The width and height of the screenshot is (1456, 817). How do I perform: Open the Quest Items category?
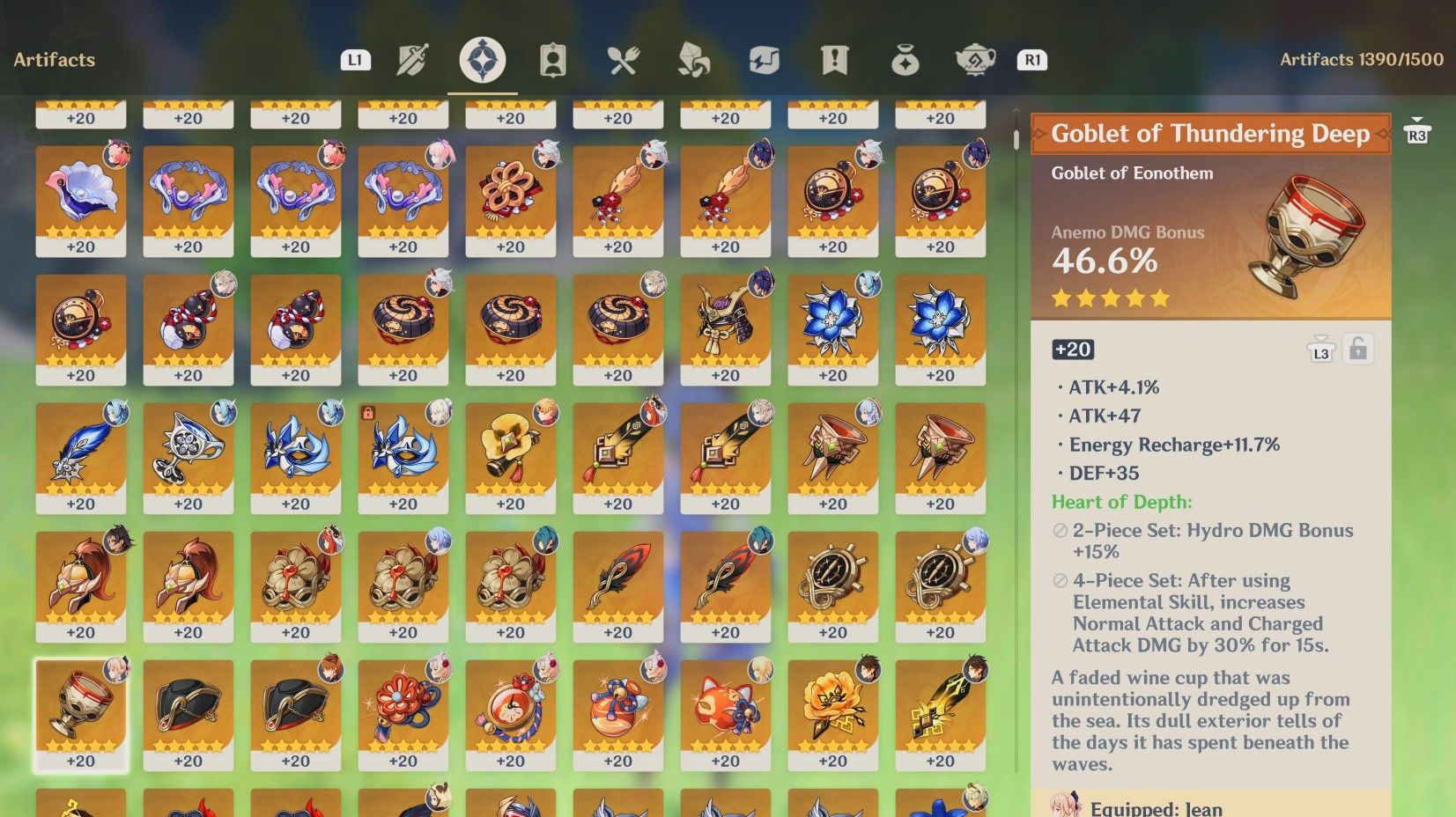(x=835, y=59)
